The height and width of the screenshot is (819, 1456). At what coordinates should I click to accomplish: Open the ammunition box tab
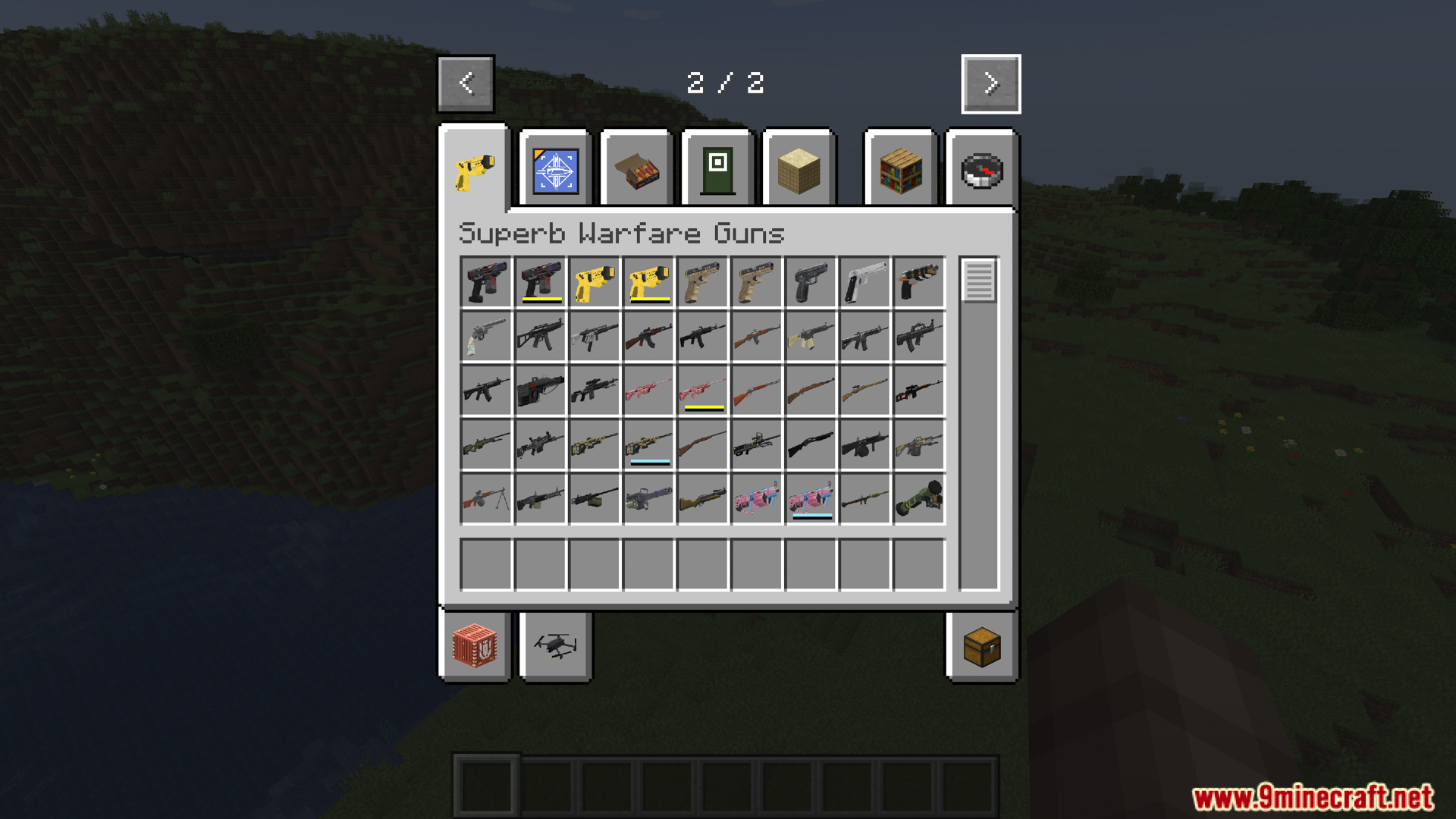point(635,168)
